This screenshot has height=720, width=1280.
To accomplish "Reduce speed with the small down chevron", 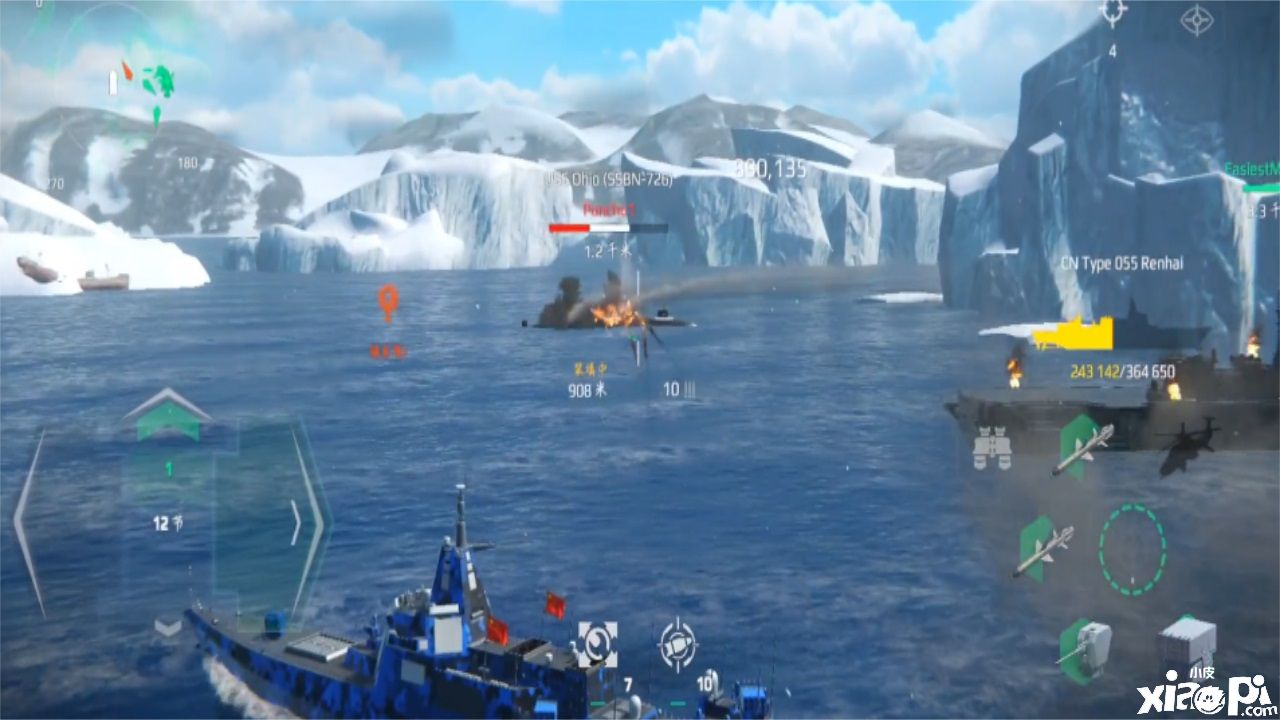I will click(167, 627).
